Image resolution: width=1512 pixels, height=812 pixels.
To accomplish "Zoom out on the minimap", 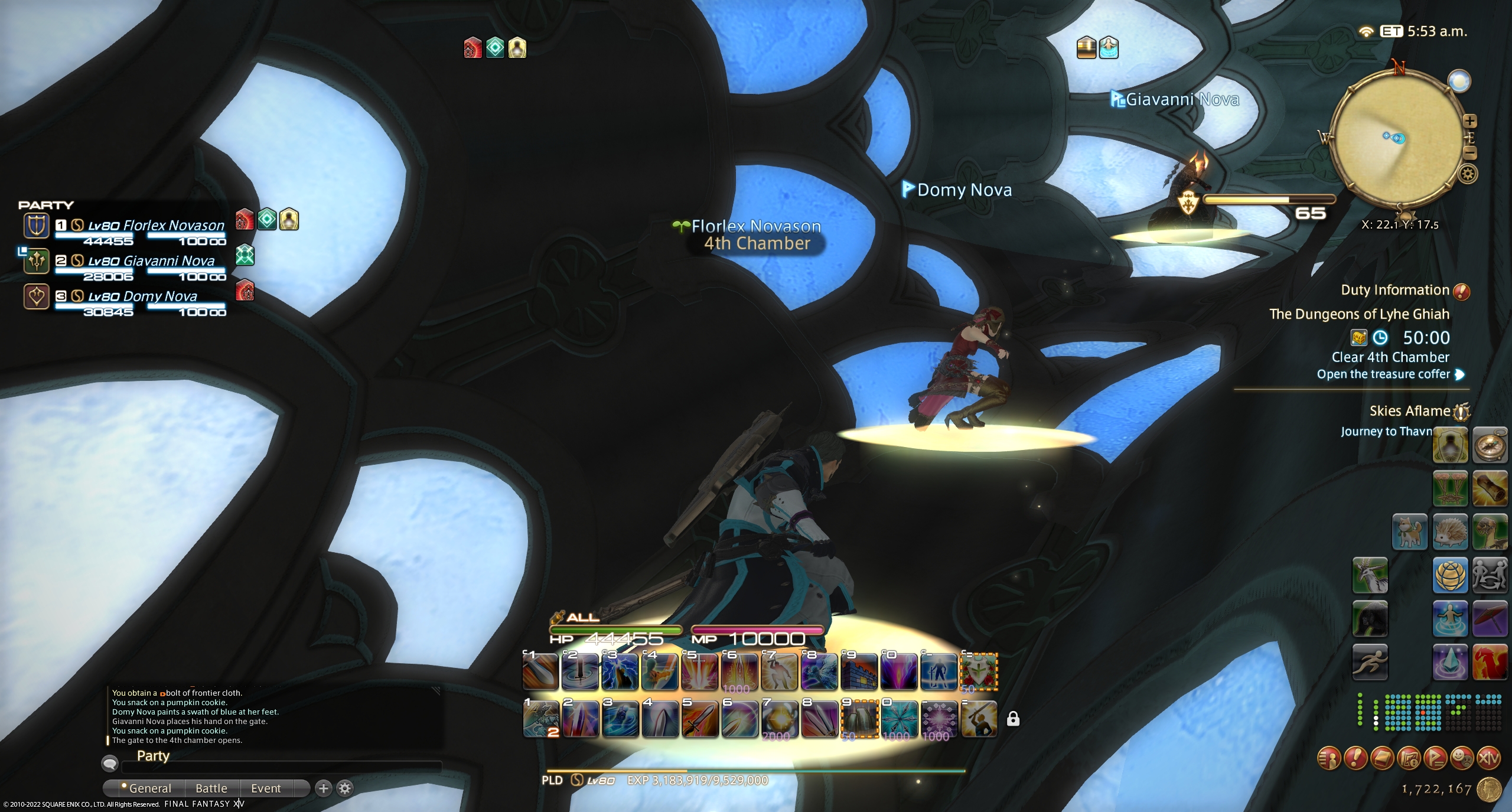I will pyautogui.click(x=1470, y=153).
